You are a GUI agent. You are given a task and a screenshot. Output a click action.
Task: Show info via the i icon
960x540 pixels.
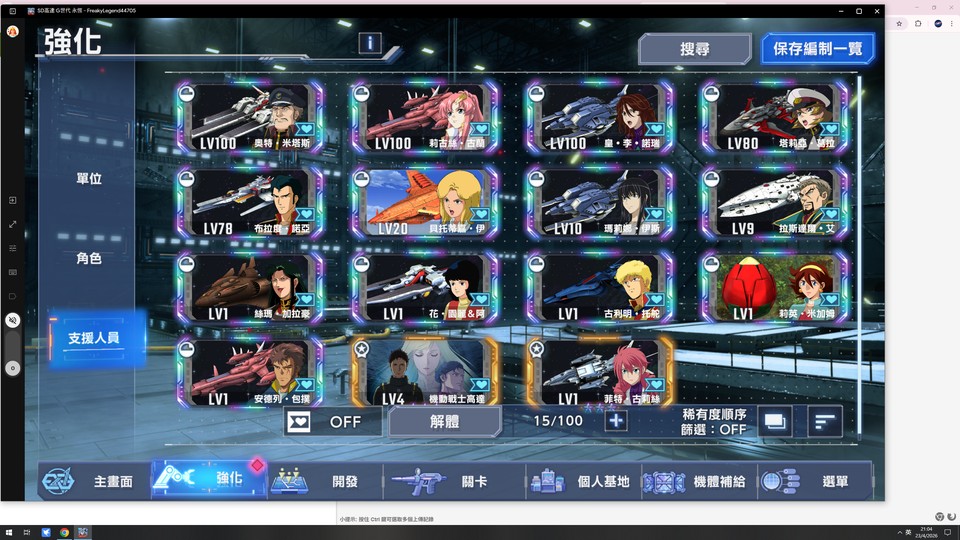click(x=370, y=43)
